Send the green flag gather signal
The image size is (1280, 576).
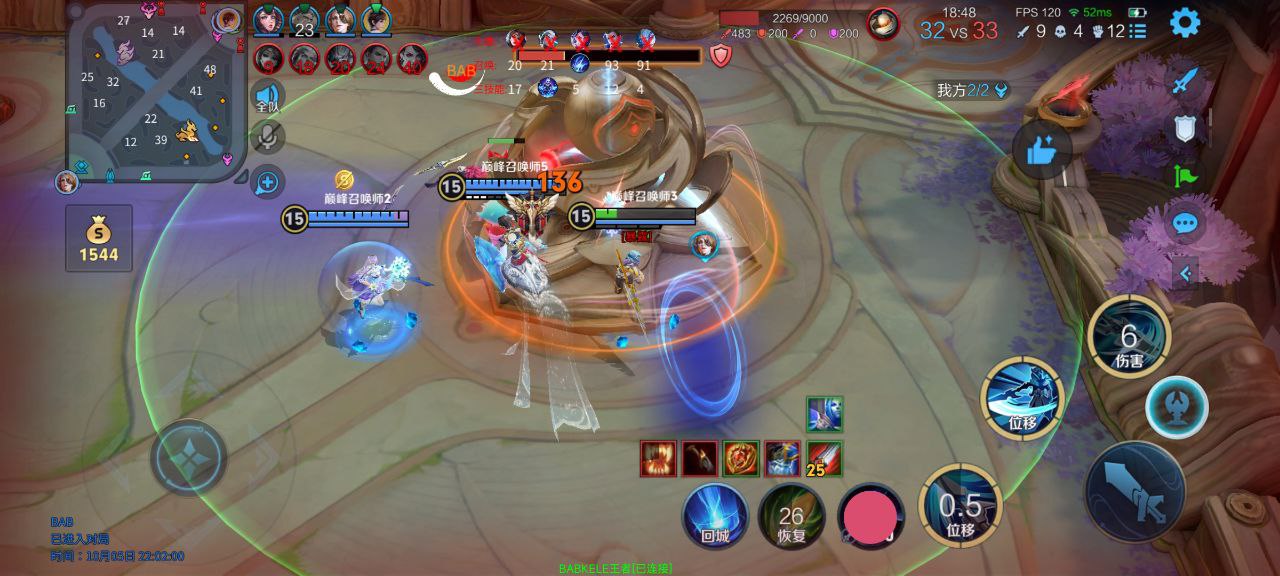click(1185, 176)
